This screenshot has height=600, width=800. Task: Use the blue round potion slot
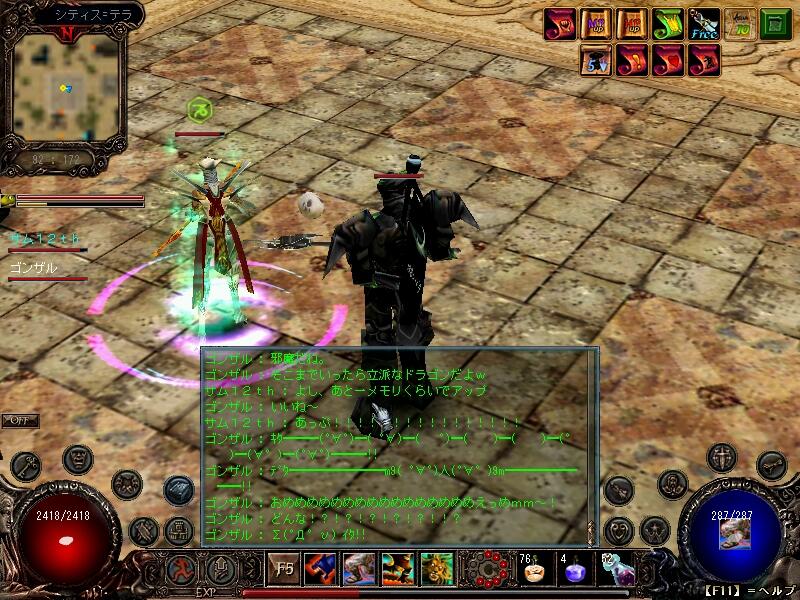(573, 571)
